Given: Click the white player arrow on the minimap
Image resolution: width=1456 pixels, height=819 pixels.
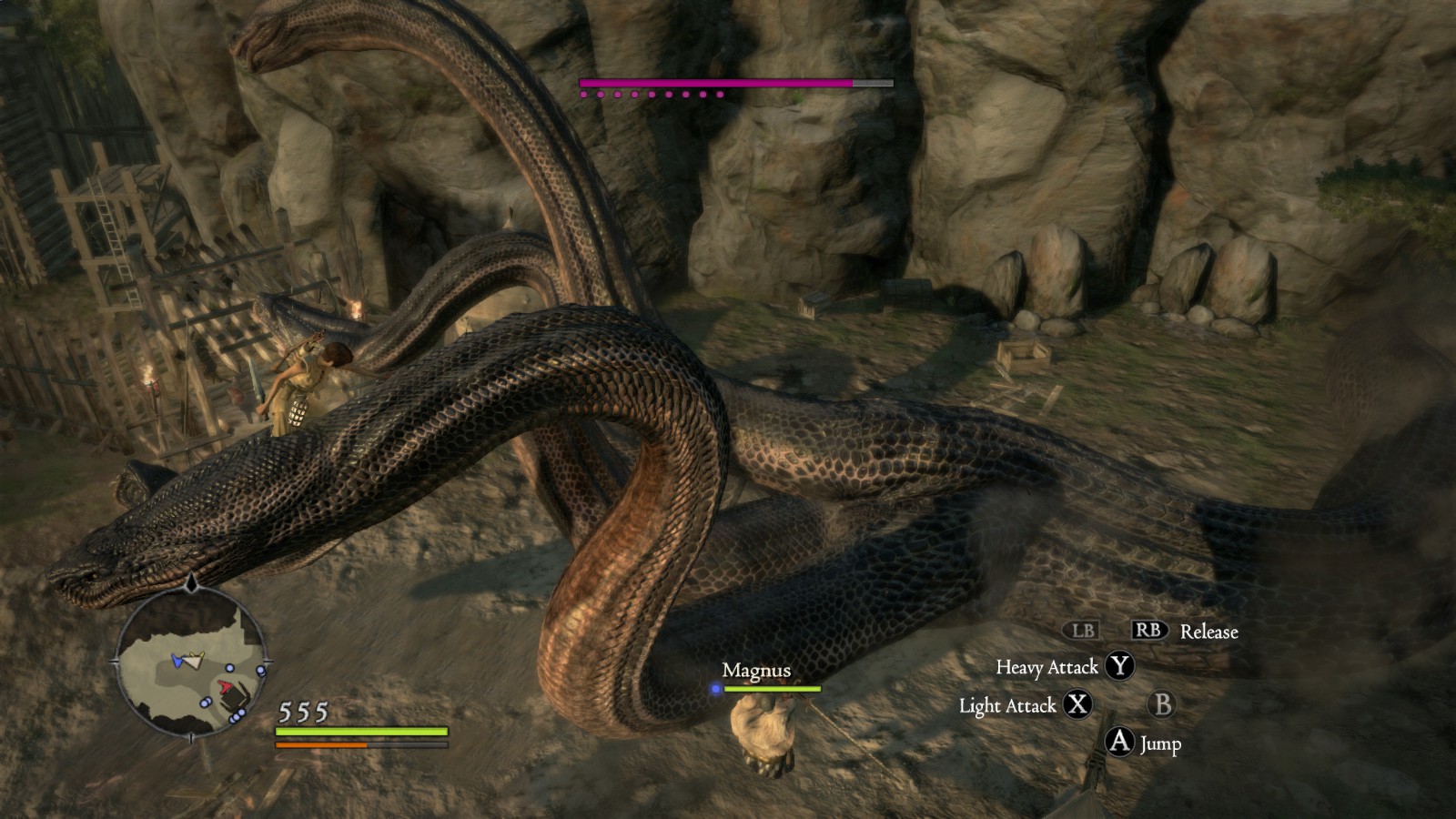Looking at the screenshot, I should (x=195, y=662).
